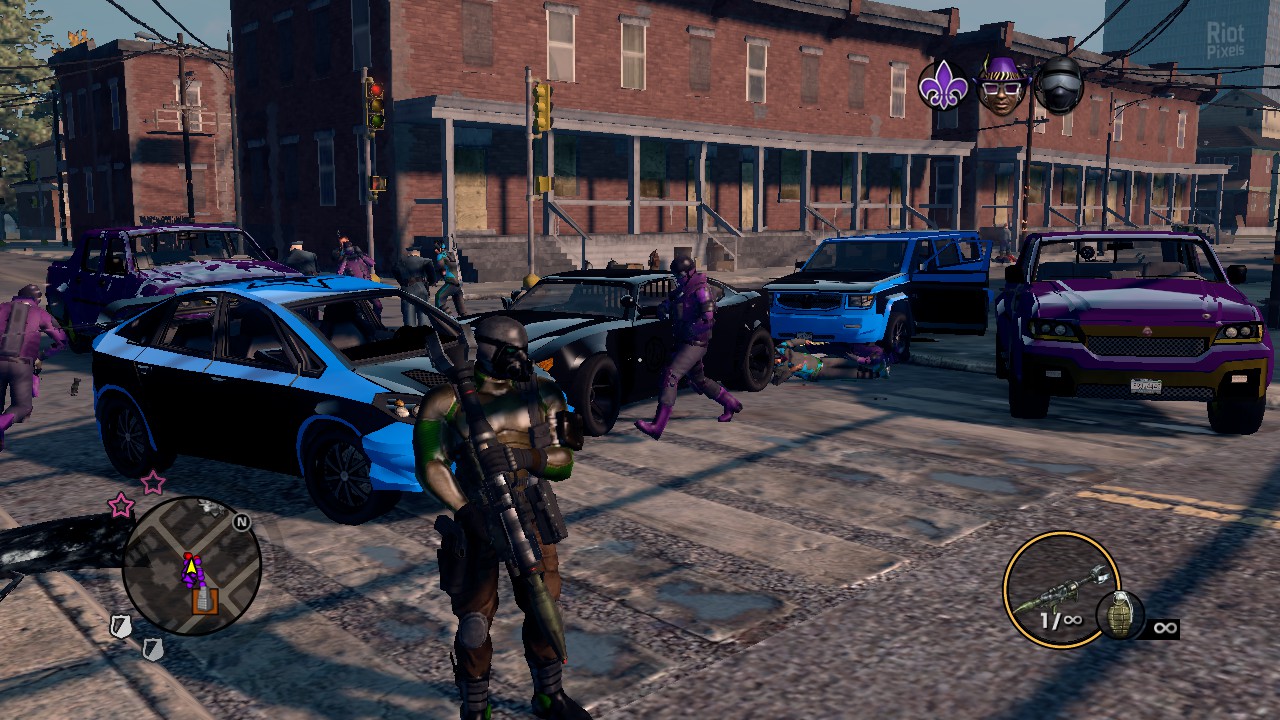The width and height of the screenshot is (1280, 720).
Task: Click the north compass marker on minimap
Action: tap(241, 521)
